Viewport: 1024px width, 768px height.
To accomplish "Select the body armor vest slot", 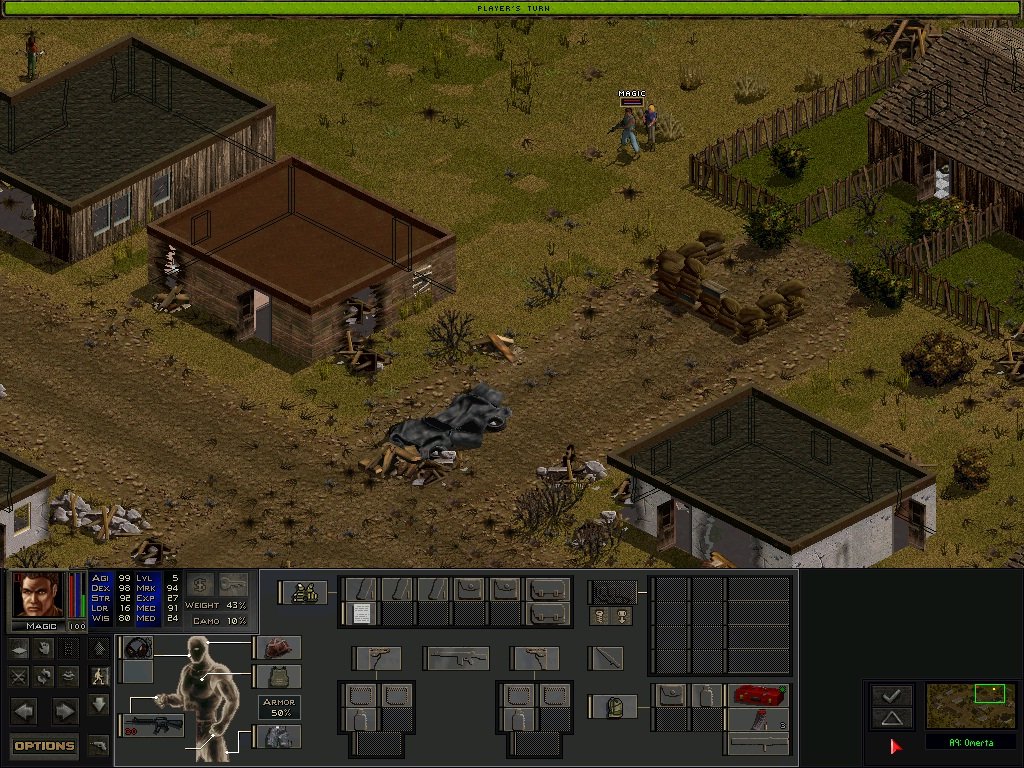I will click(277, 677).
